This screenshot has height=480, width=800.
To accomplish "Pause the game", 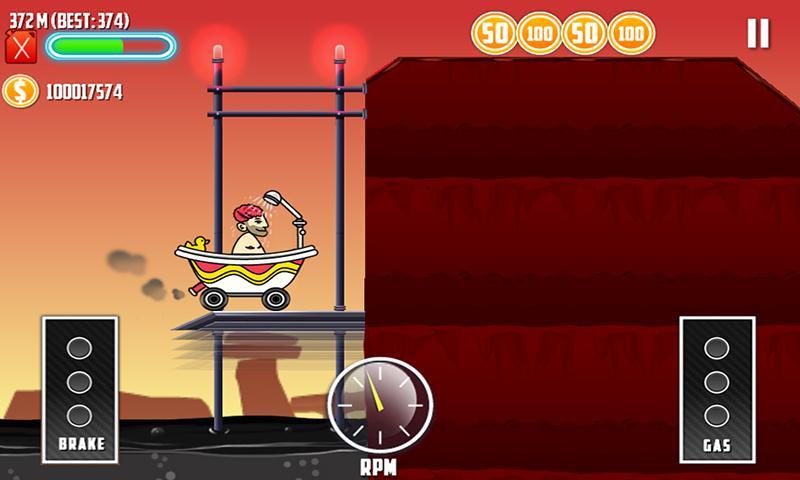I will point(758,34).
